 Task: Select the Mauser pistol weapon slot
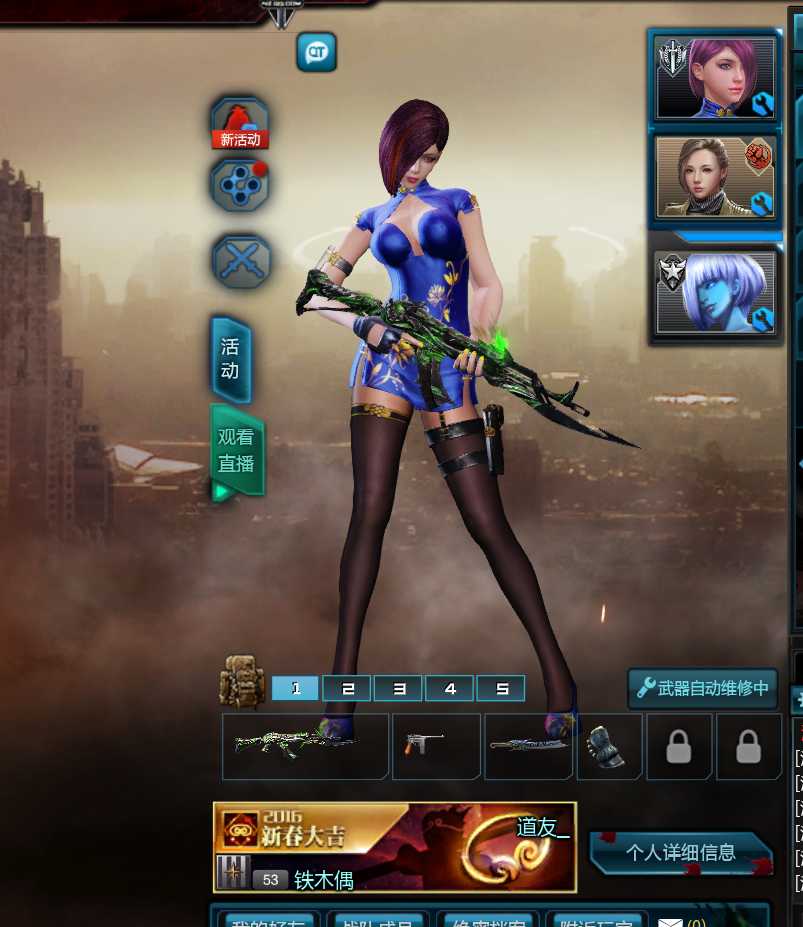[x=436, y=746]
